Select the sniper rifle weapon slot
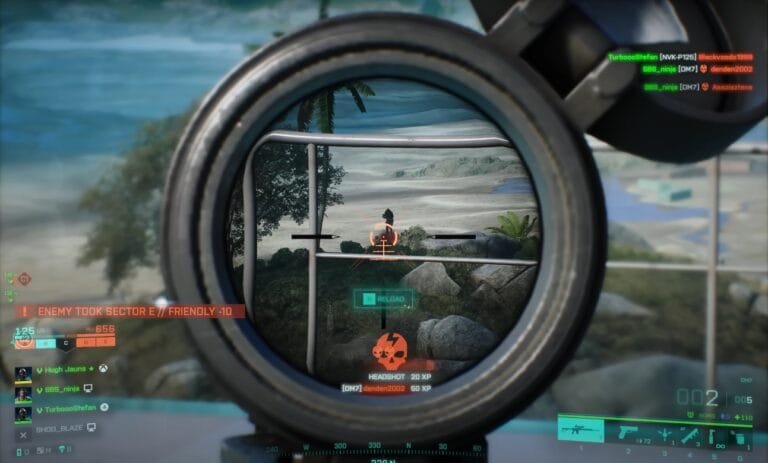Screen dimensions: 768x463 tap(581, 432)
